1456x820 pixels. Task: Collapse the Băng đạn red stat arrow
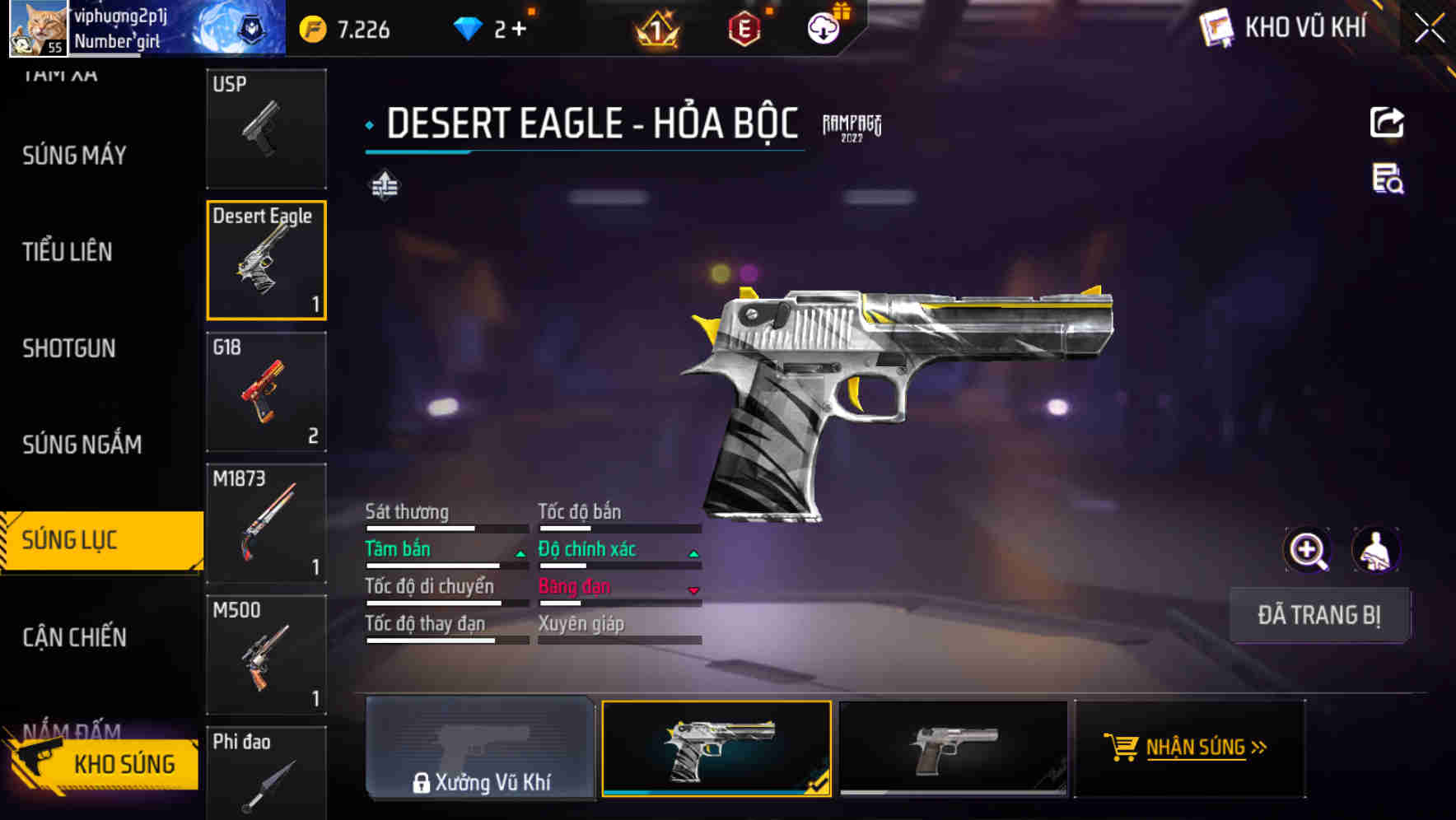click(x=693, y=591)
